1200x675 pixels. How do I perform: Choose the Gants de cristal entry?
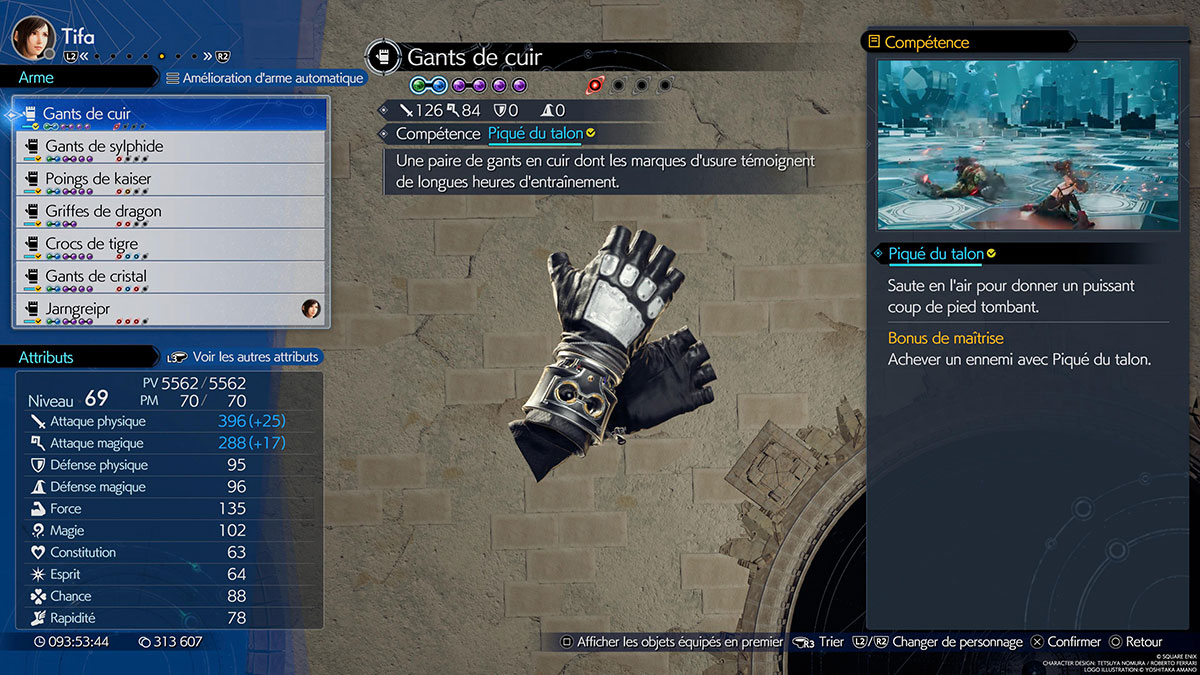coord(170,277)
